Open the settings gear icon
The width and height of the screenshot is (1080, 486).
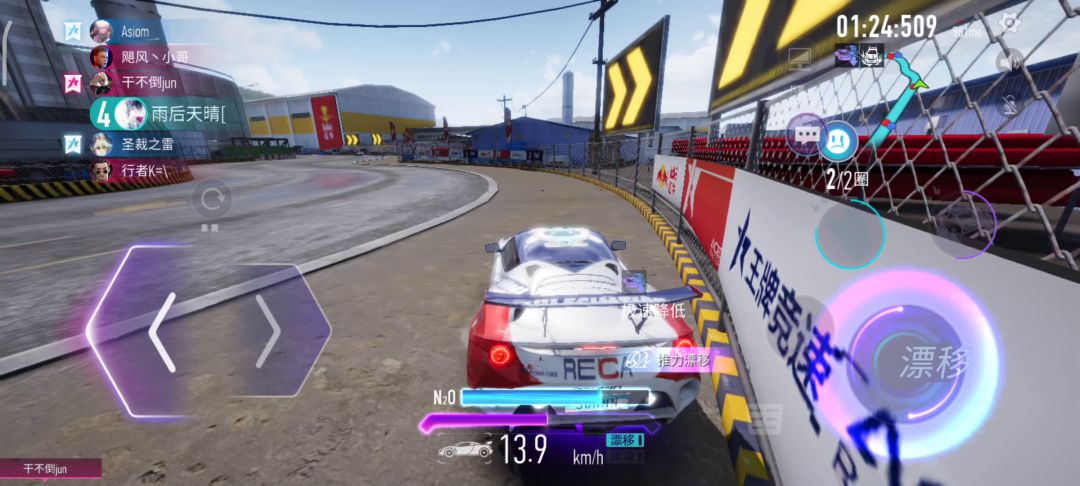(x=1009, y=23)
